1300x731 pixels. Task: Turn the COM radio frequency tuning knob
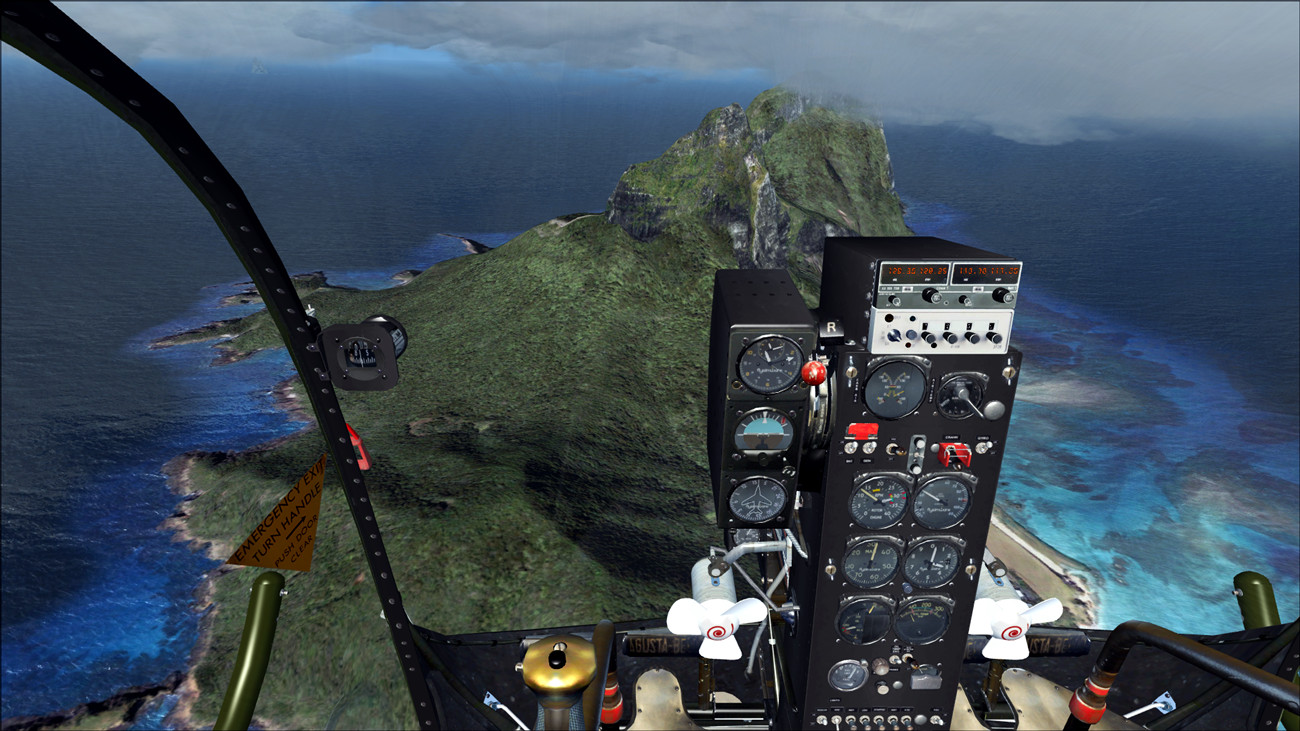pos(931,295)
